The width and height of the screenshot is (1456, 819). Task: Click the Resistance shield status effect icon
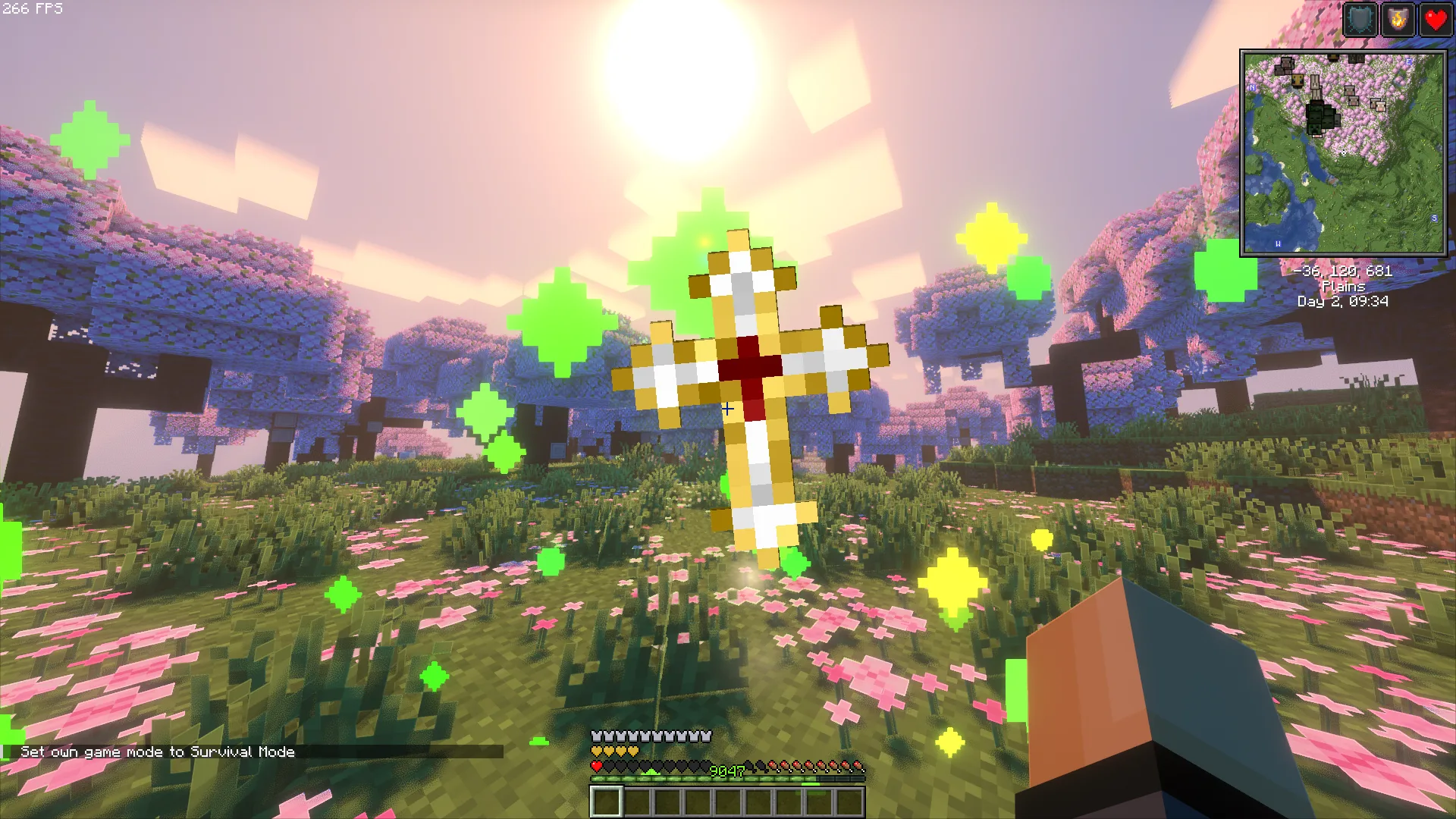point(1360,20)
